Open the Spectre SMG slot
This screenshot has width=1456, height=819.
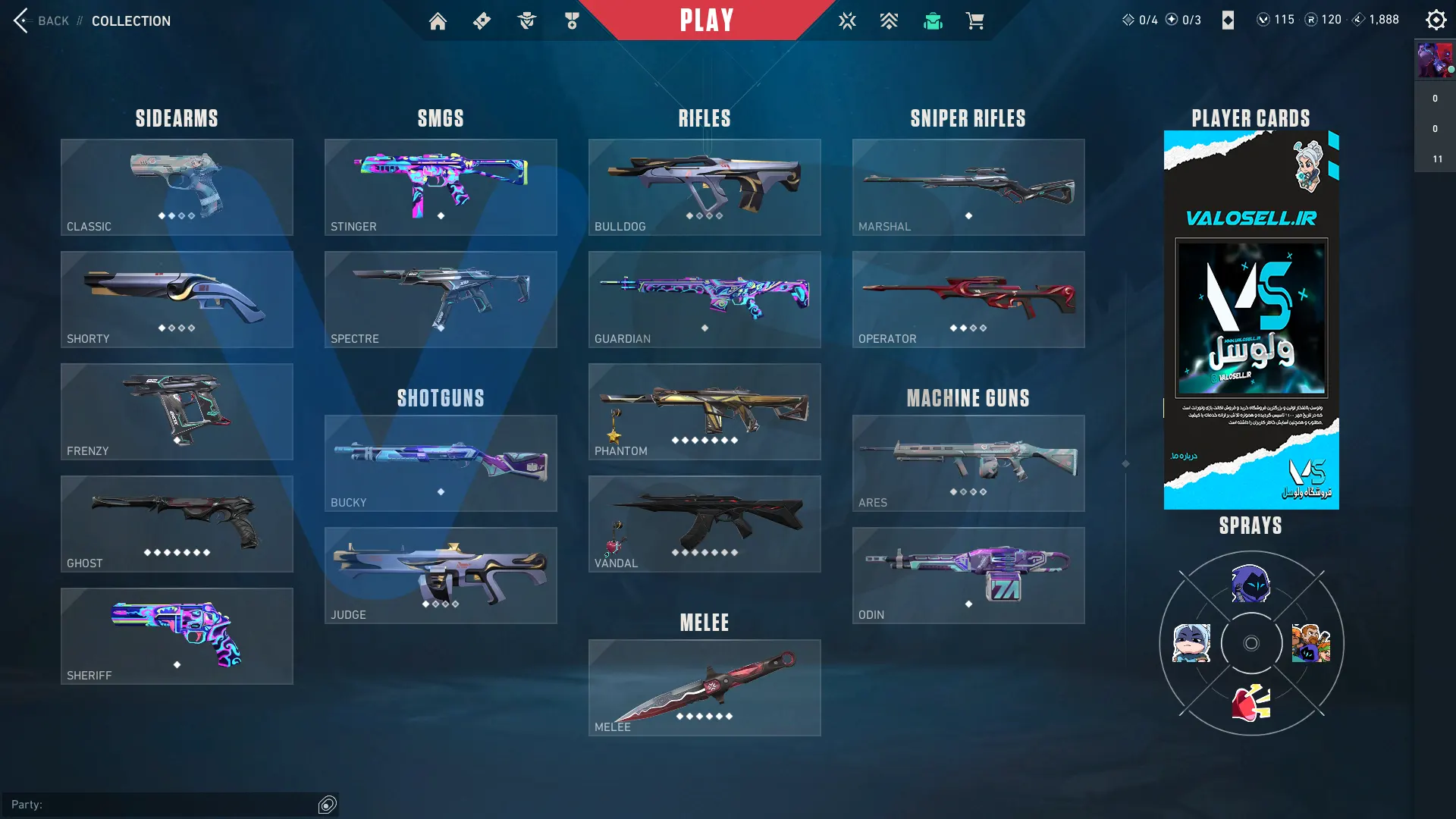coord(441,299)
